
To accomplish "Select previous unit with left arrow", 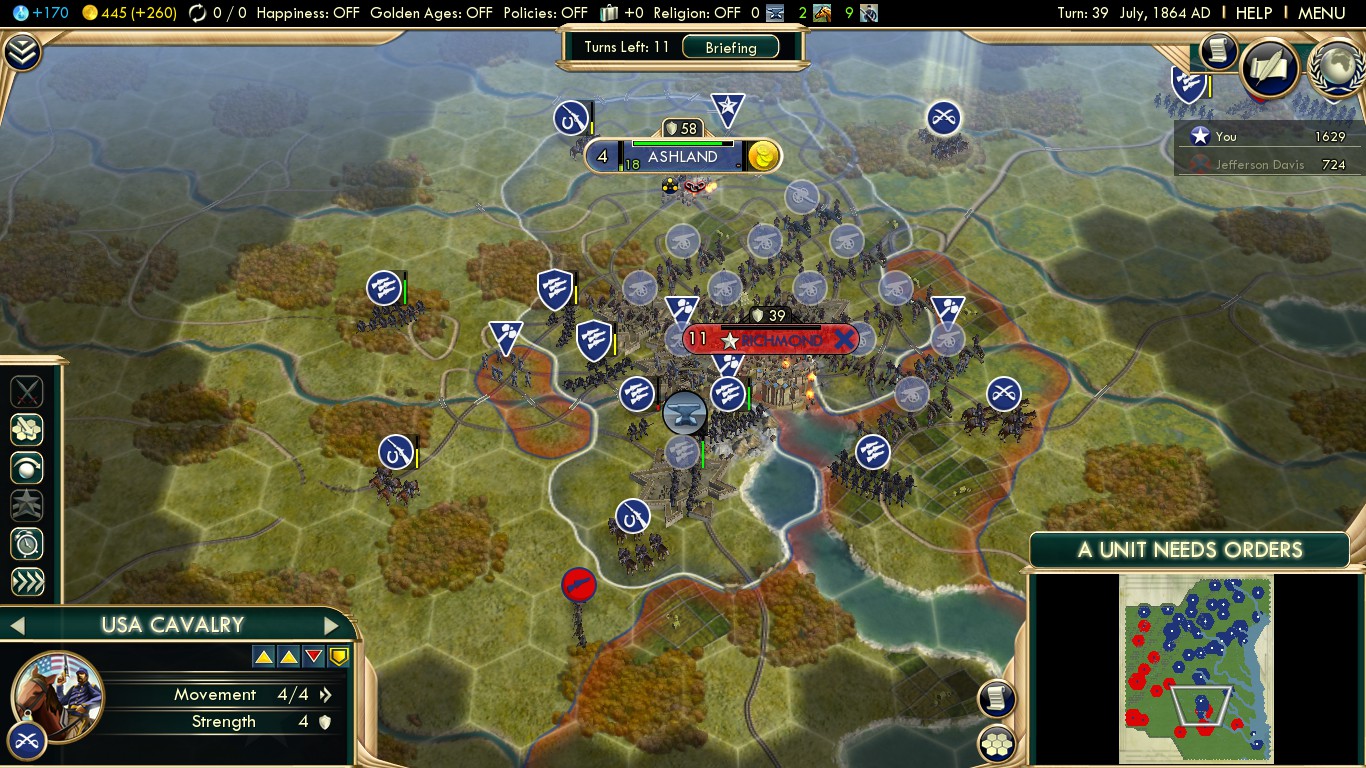I will click(17, 626).
